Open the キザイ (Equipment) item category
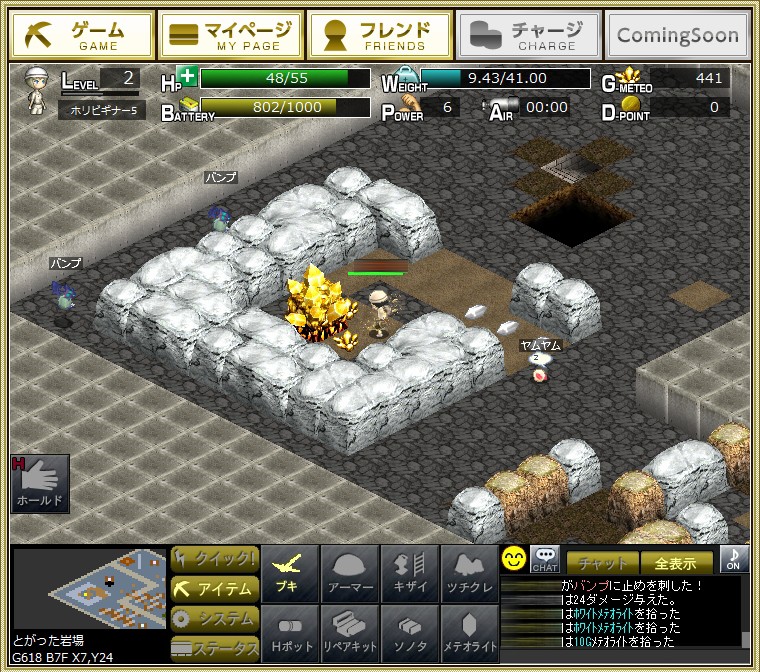760x672 pixels. click(x=410, y=574)
